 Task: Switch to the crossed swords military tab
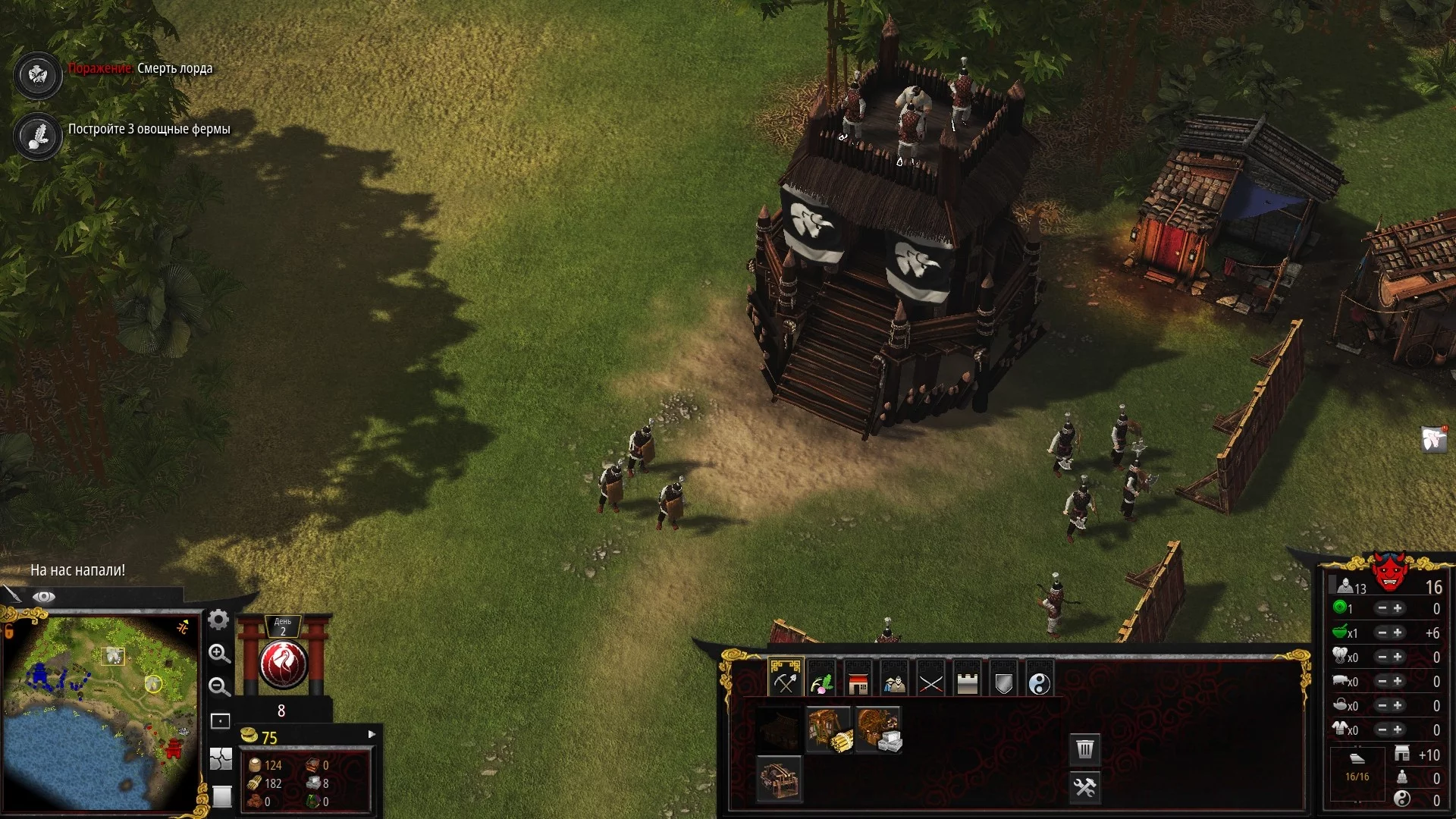[930, 683]
